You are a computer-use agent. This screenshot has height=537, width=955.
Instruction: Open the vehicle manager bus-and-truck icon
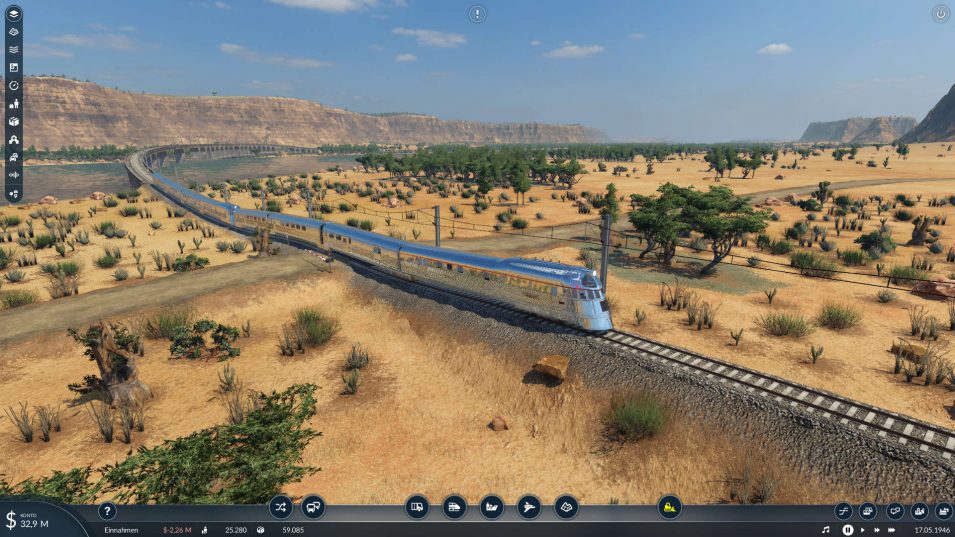[313, 507]
